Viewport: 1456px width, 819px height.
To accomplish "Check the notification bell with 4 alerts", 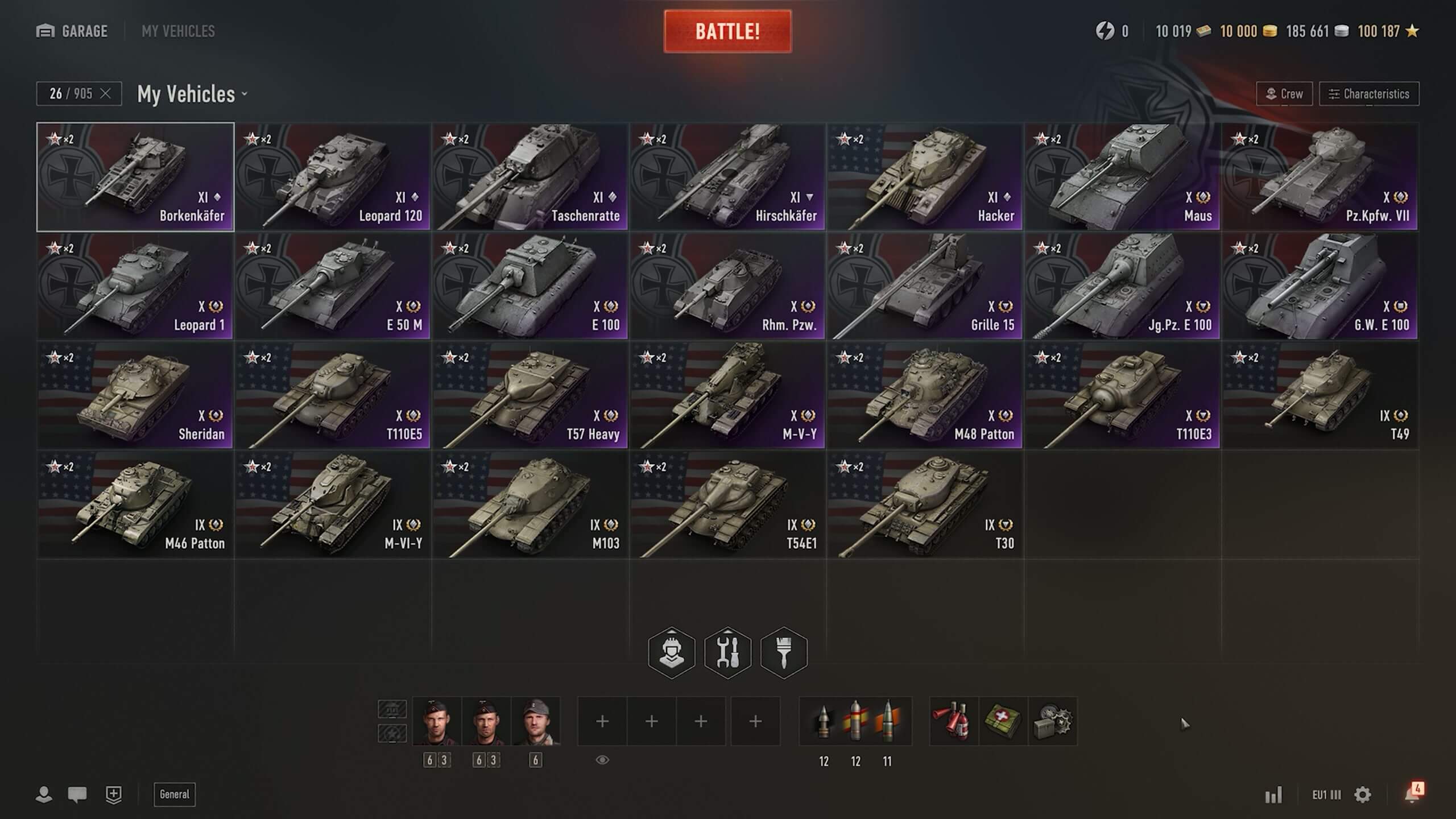I will tap(1413, 793).
